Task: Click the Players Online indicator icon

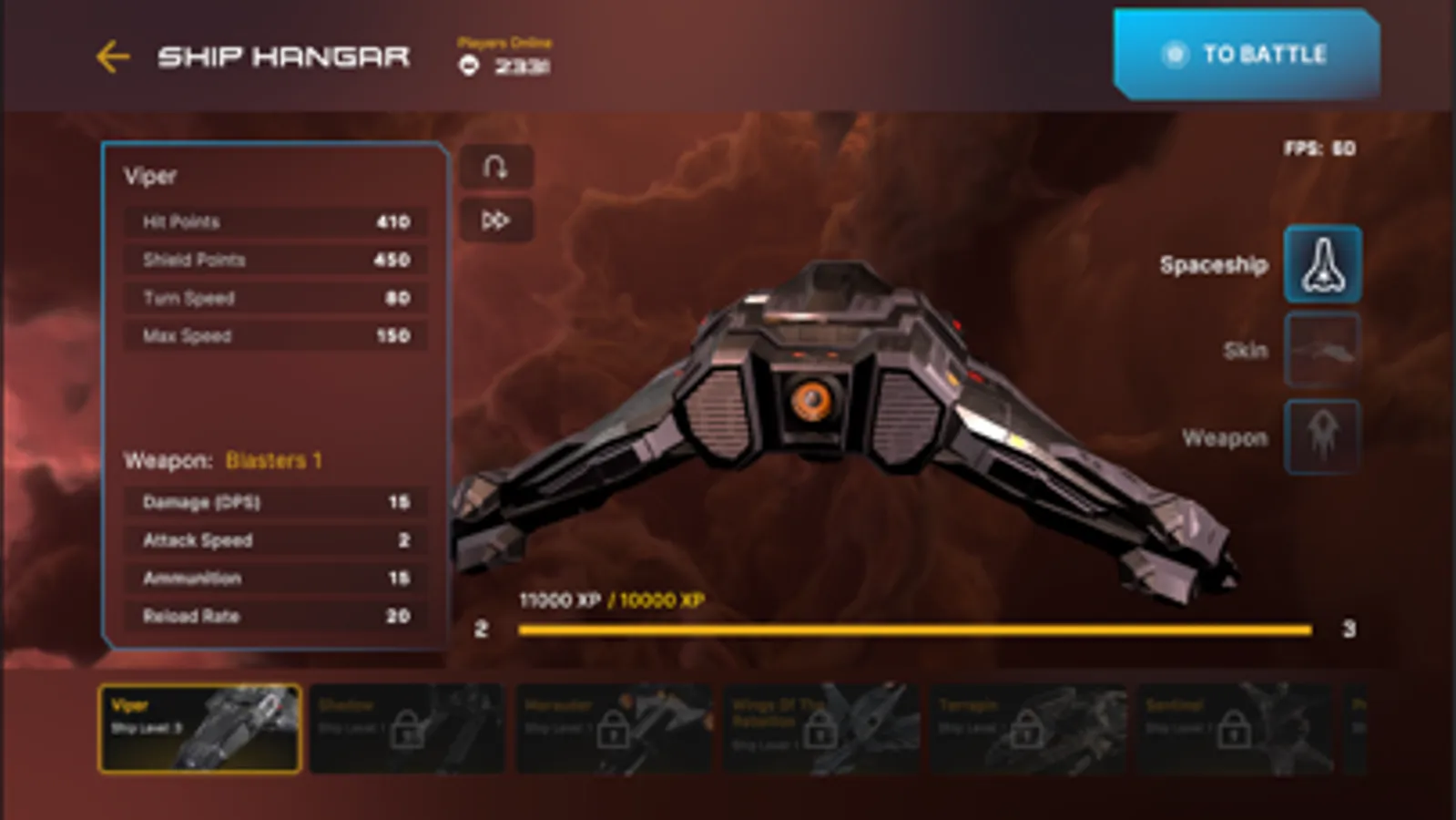Action: coord(470,65)
